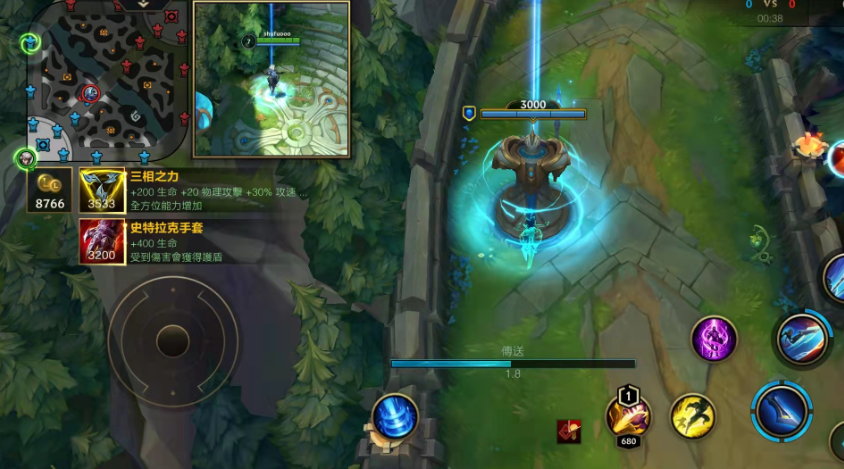The image size is (844, 469).
Task: Buy the 史特拉克手套 item for 3200 gold
Action: 102,241
